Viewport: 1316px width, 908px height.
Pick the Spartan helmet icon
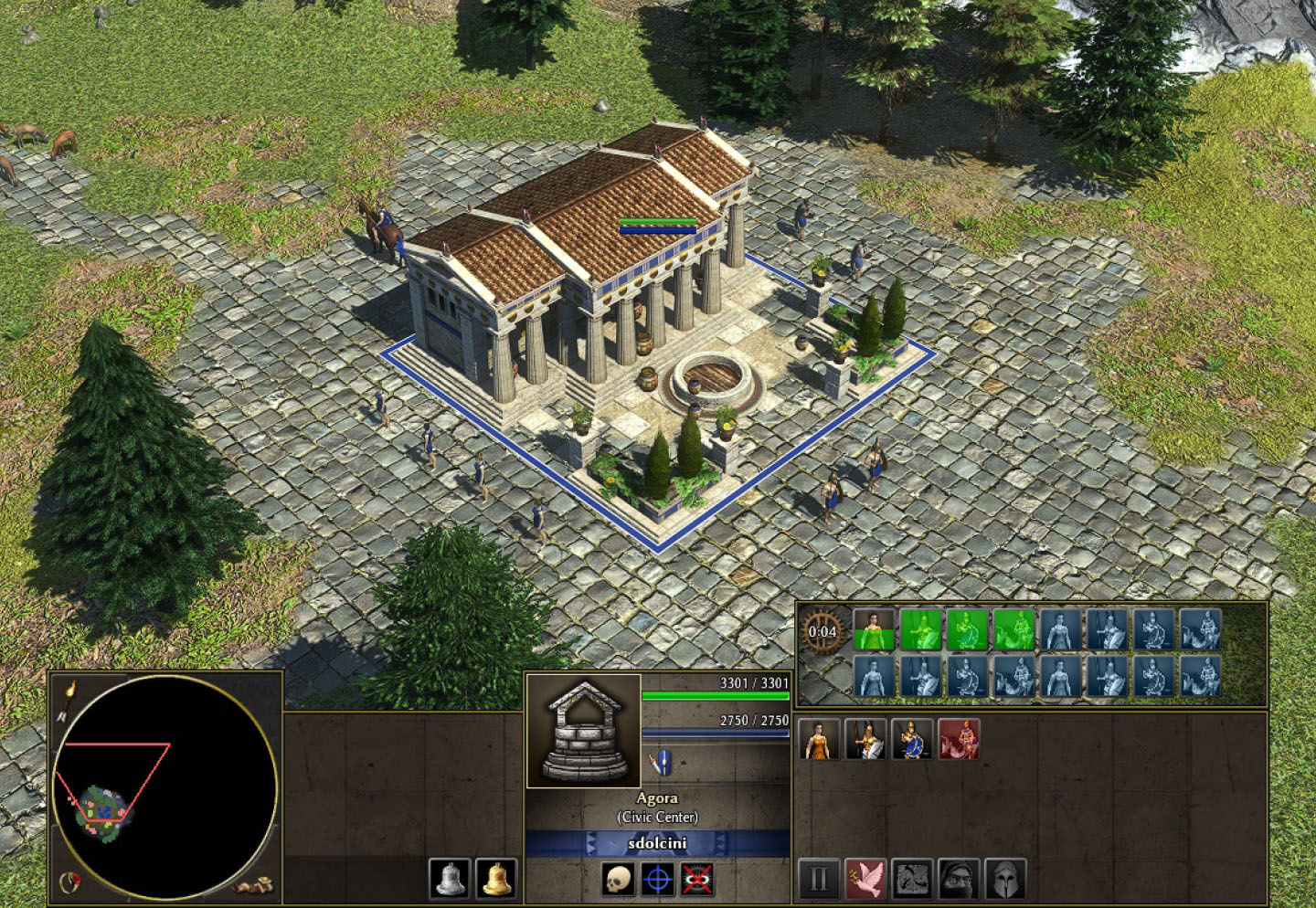click(x=1004, y=879)
